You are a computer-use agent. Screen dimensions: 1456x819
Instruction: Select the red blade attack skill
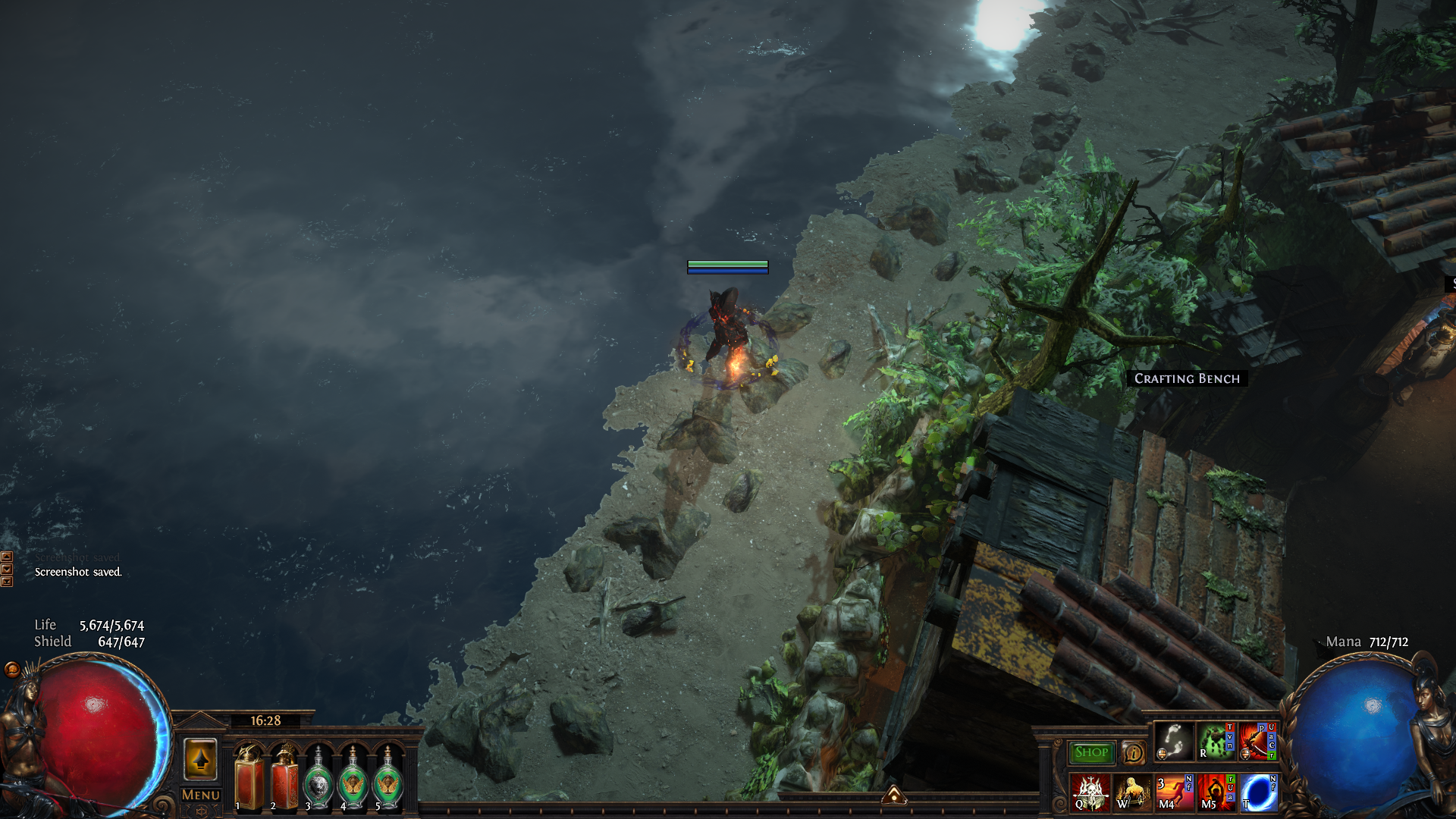[1258, 742]
